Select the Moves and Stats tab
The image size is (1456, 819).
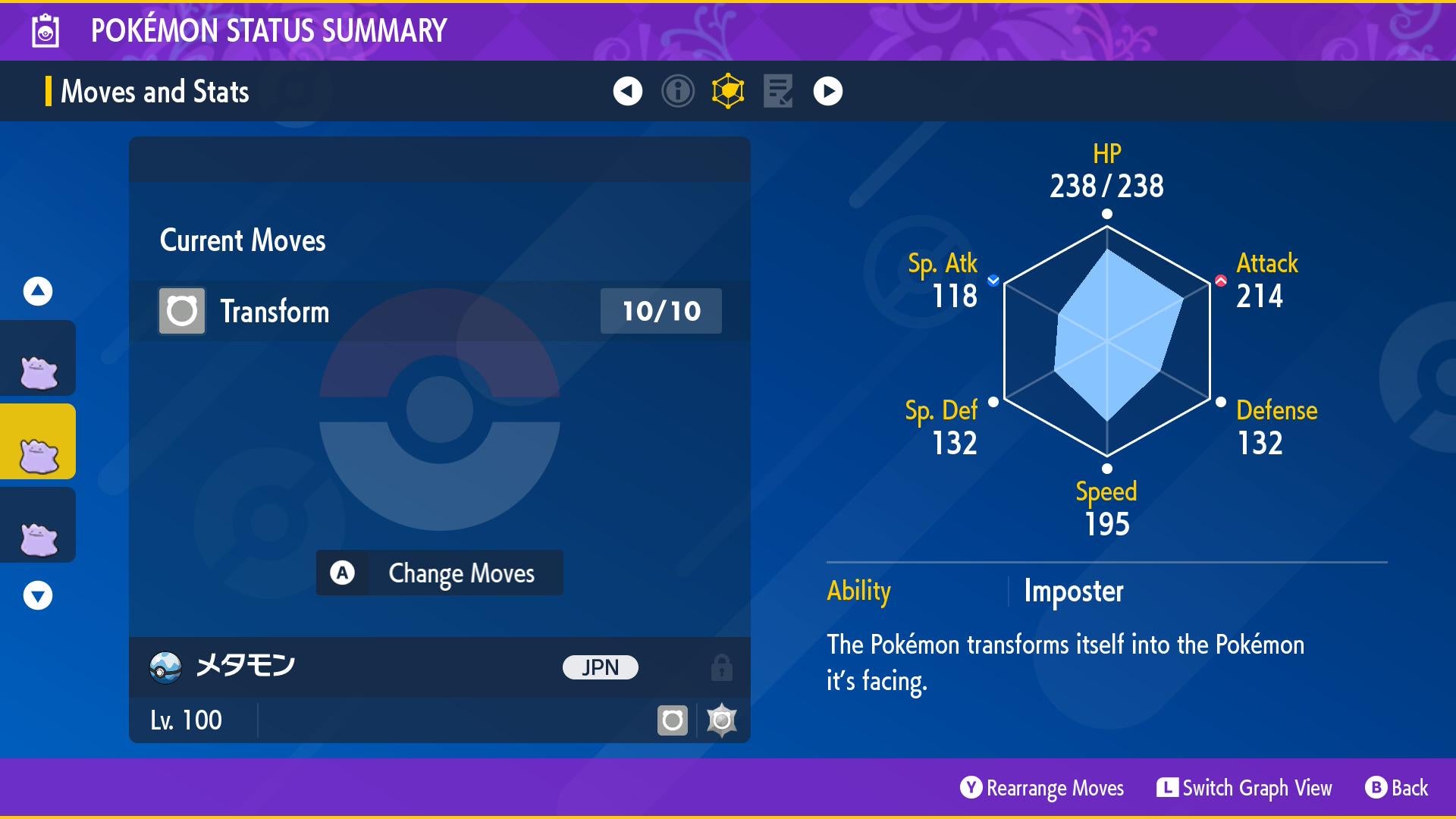(155, 91)
